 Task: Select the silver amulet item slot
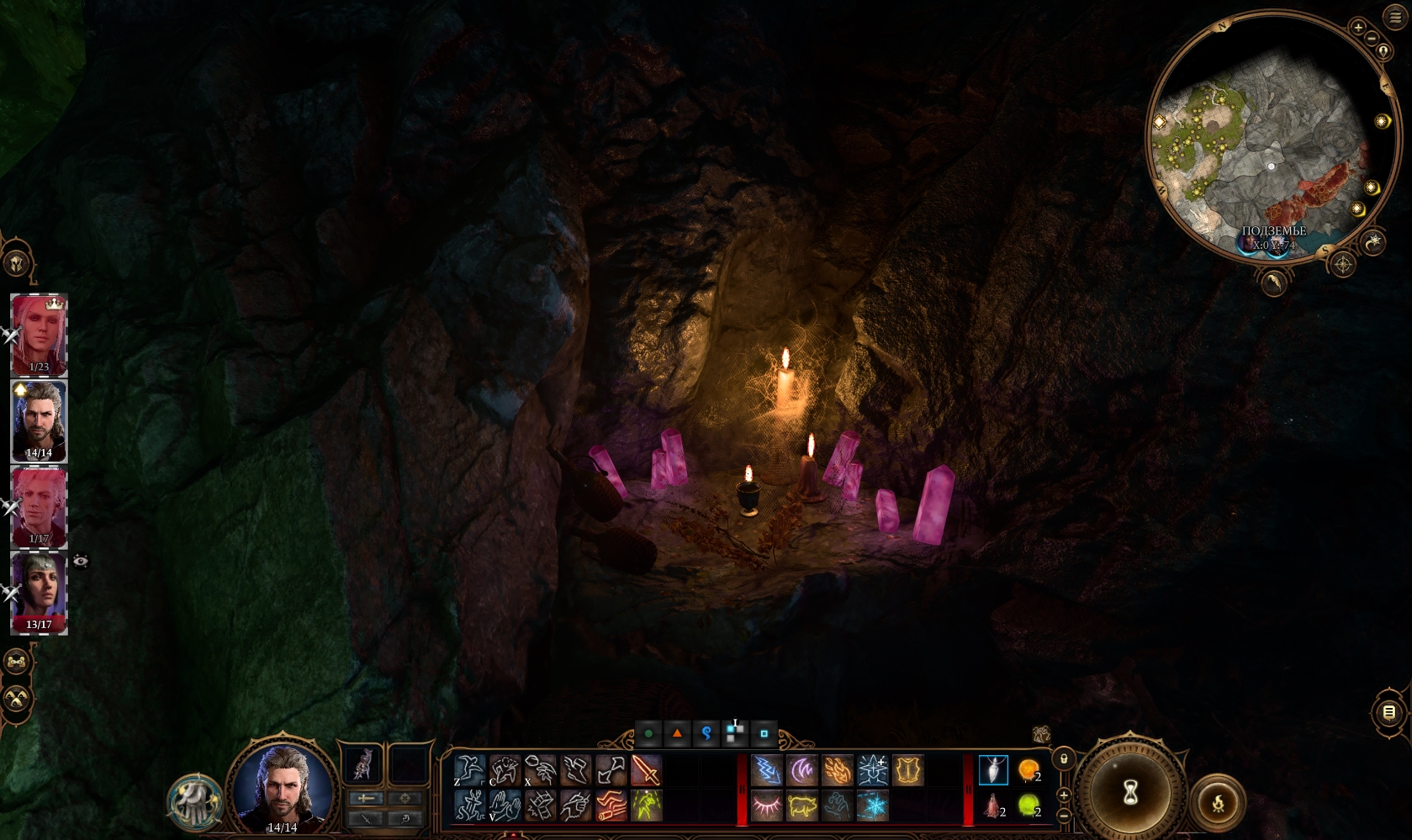pyautogui.click(x=993, y=770)
